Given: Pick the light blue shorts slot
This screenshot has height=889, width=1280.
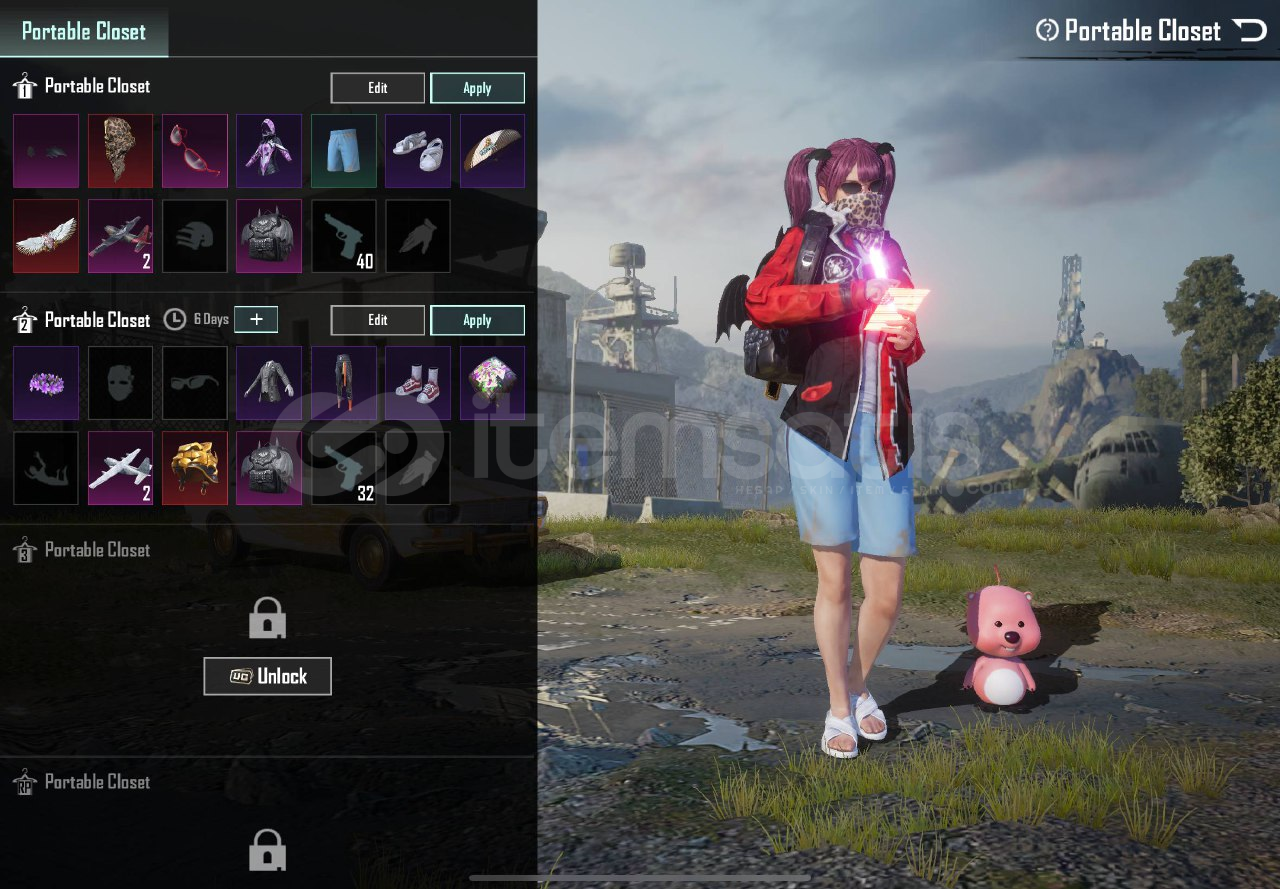Looking at the screenshot, I should [344, 151].
